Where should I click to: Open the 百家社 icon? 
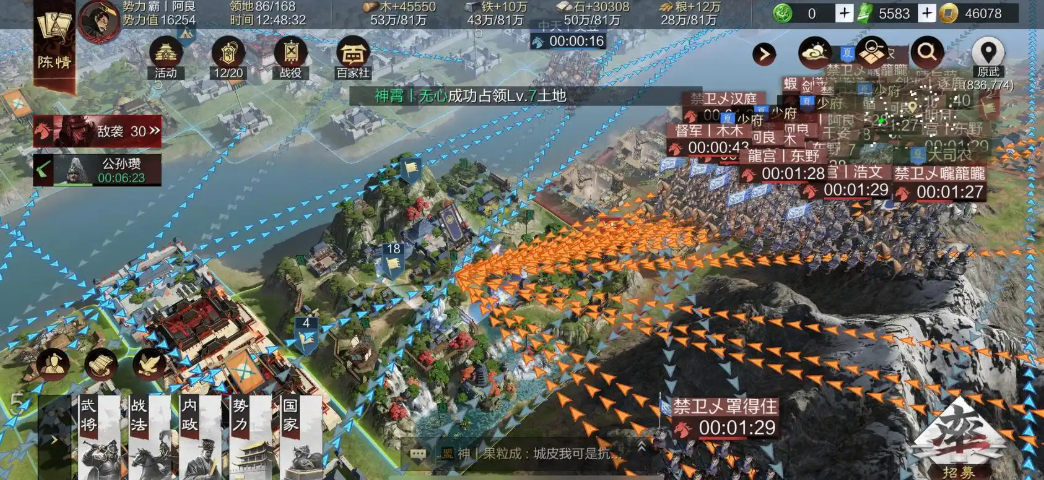click(x=353, y=55)
